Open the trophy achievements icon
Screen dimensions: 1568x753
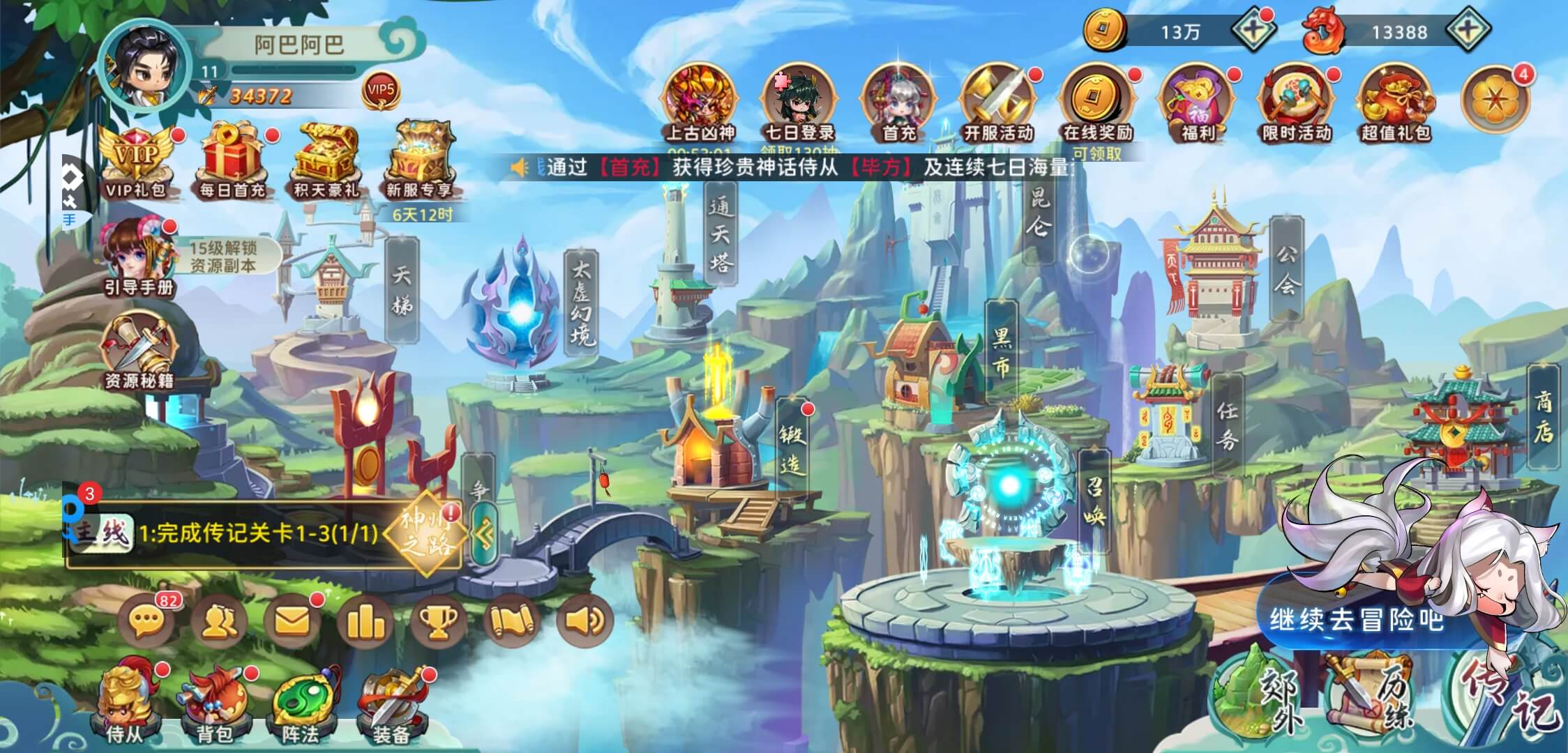coord(439,621)
